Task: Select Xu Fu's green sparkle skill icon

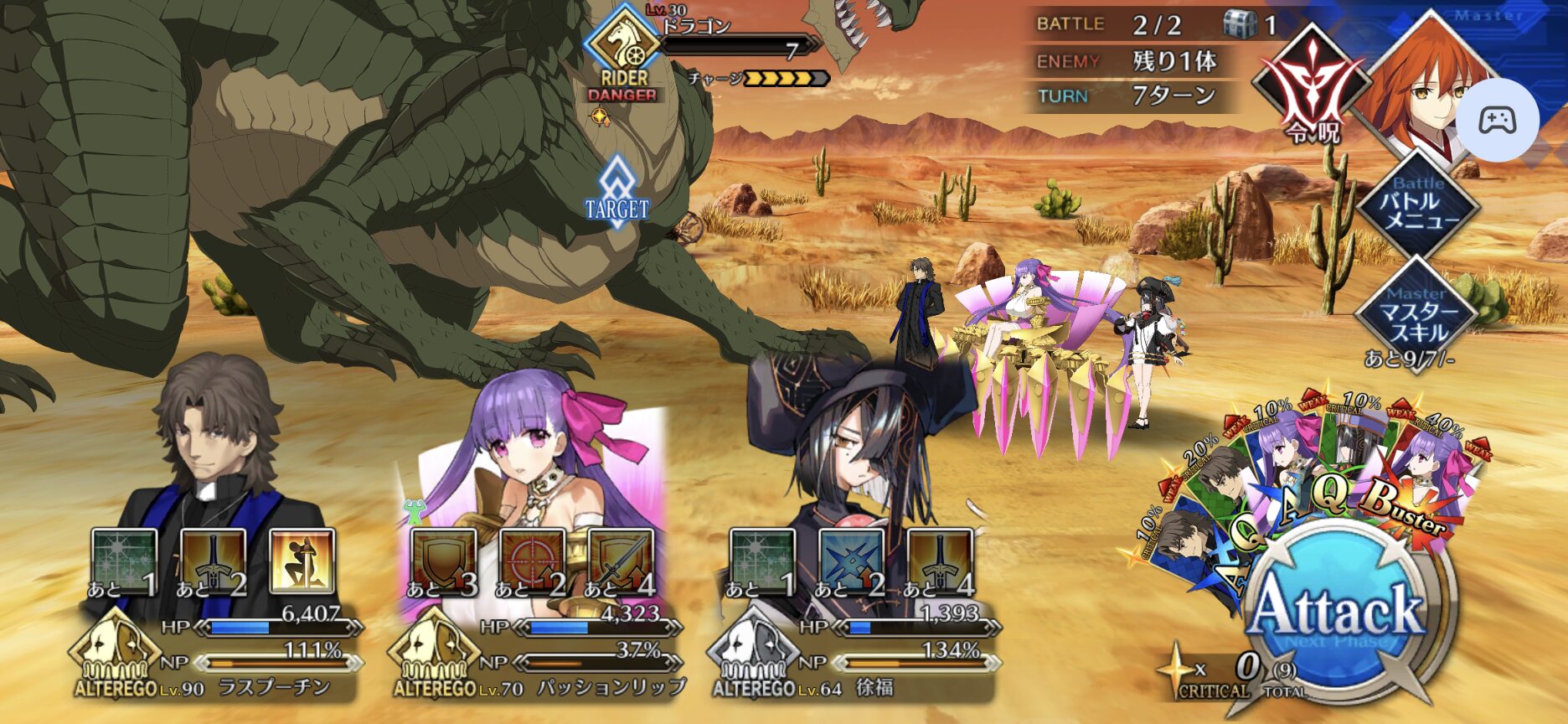Action: [762, 560]
